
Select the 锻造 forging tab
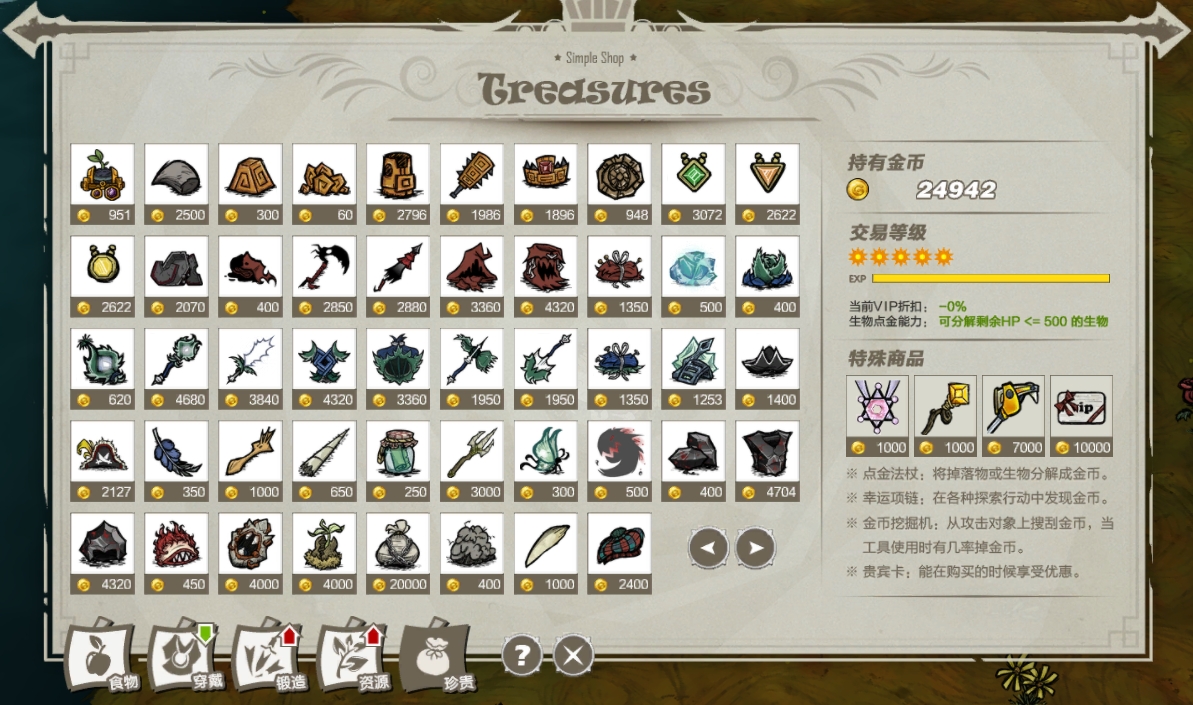pos(269,658)
